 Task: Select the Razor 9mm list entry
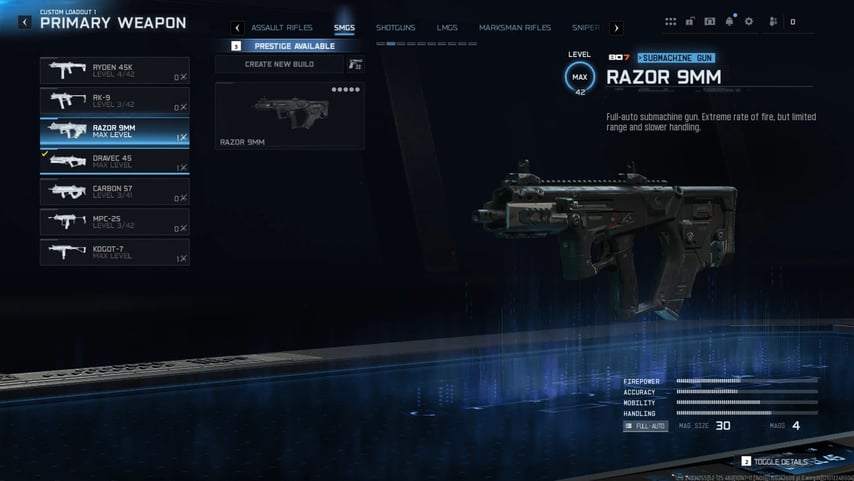114,132
